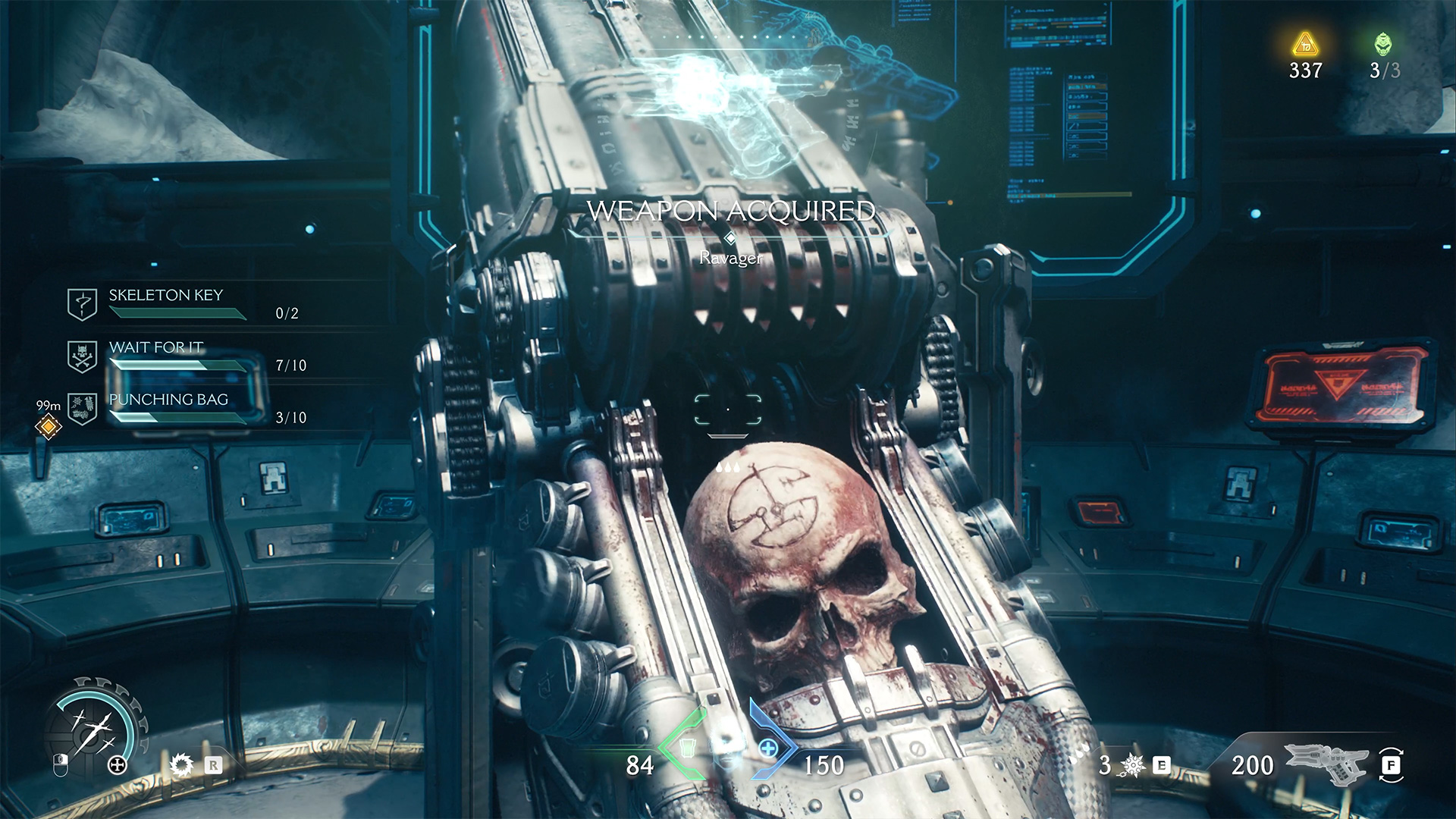
Task: Click the circular saw ability icon
Action: click(x=181, y=764)
